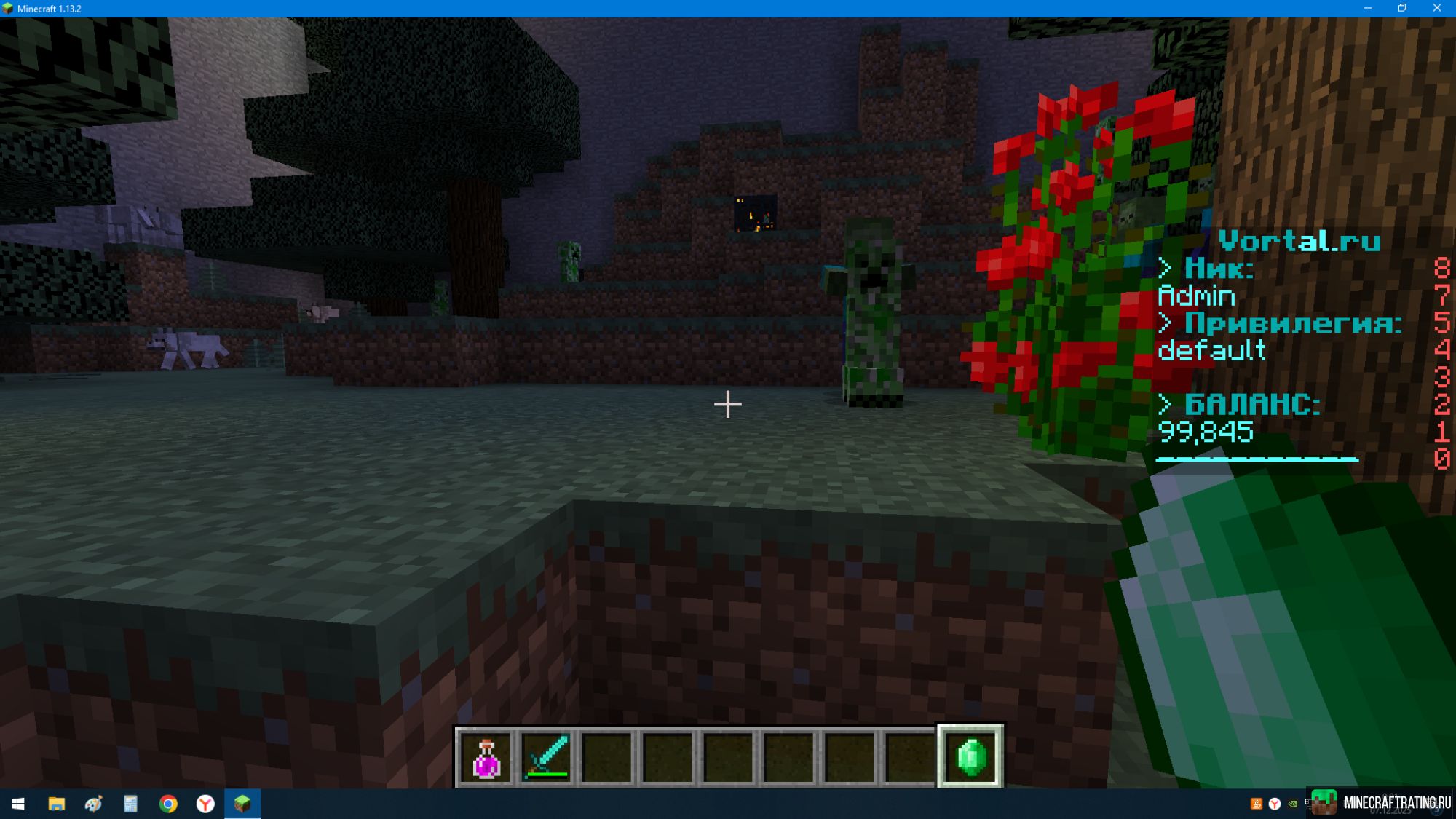
Task: Close the Minecraft window
Action: [x=1436, y=8]
